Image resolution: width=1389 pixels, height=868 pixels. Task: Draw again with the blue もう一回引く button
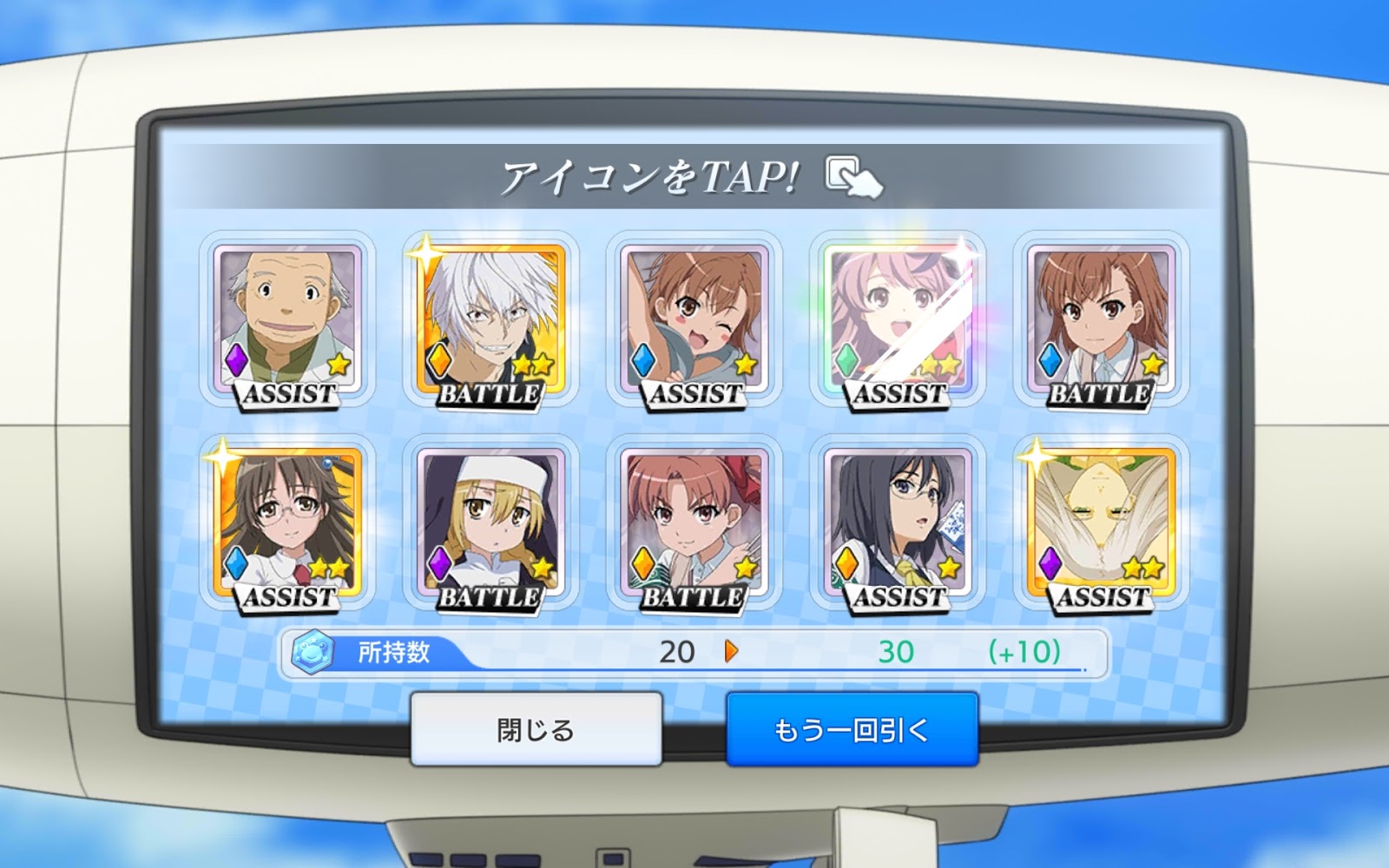852,729
